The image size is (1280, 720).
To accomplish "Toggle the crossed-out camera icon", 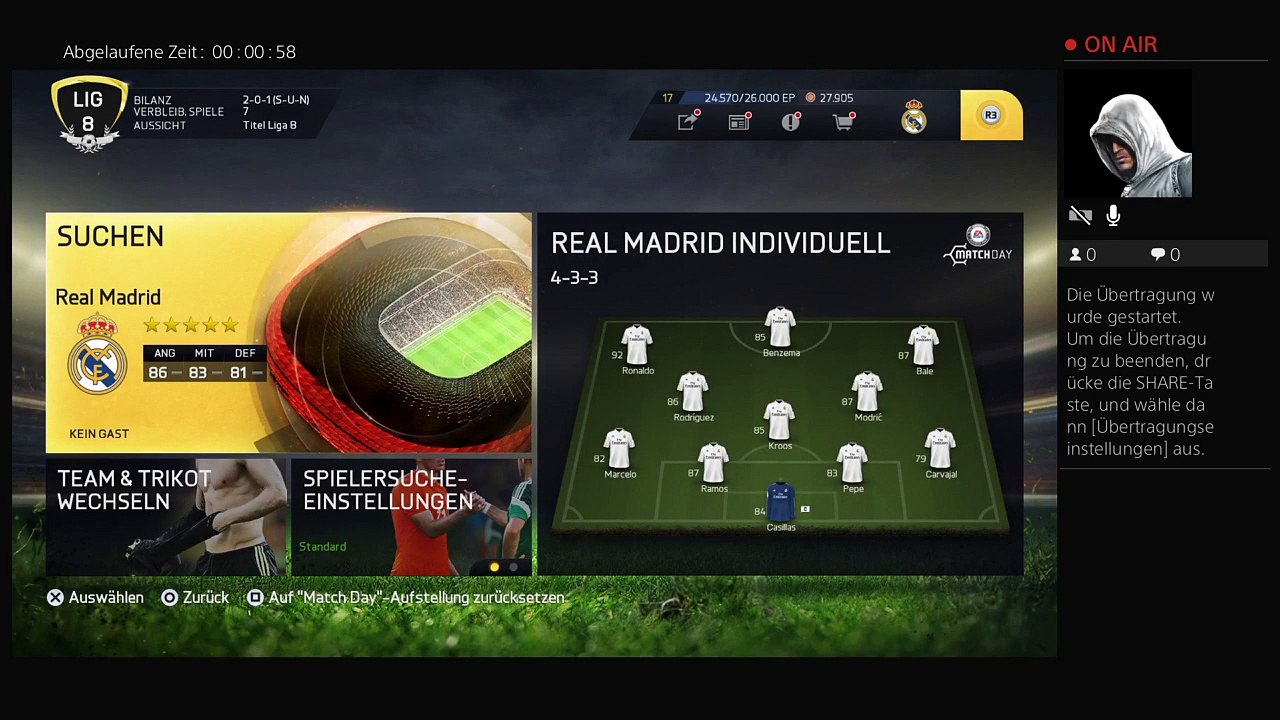I will tap(1080, 215).
